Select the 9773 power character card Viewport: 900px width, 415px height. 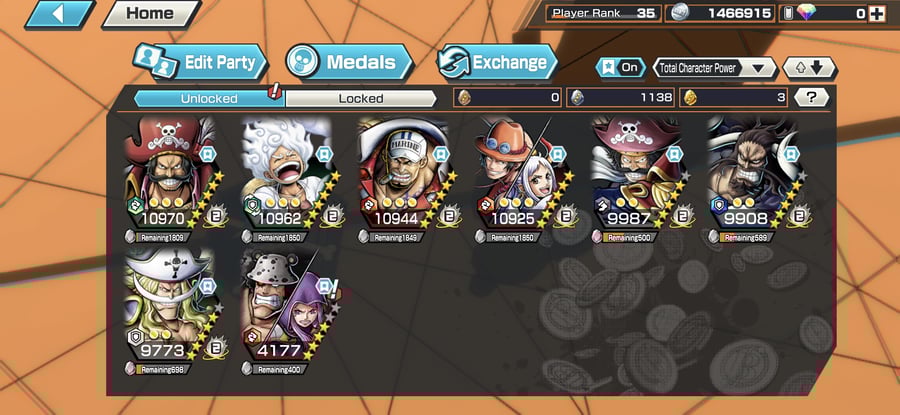tap(170, 307)
